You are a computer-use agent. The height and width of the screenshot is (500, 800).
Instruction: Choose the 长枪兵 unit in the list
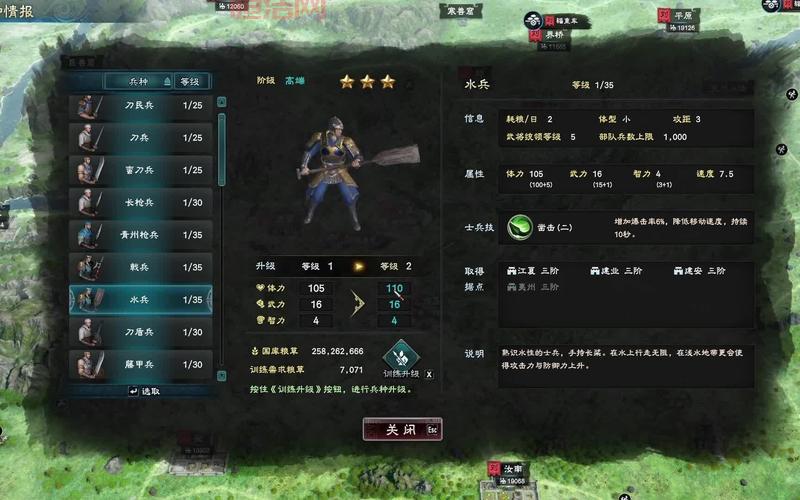(140, 202)
